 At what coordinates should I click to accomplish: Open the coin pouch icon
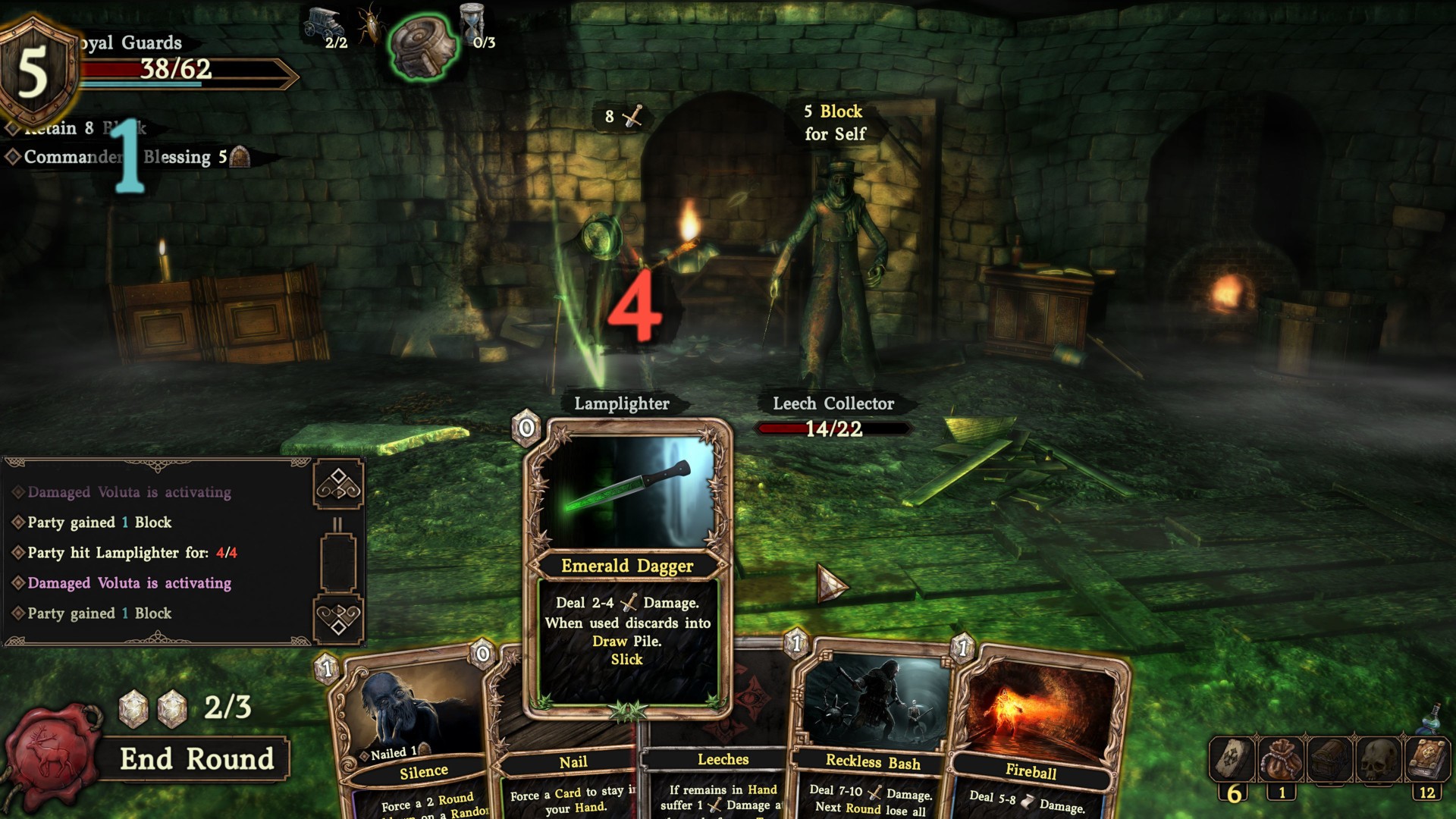click(x=1280, y=759)
